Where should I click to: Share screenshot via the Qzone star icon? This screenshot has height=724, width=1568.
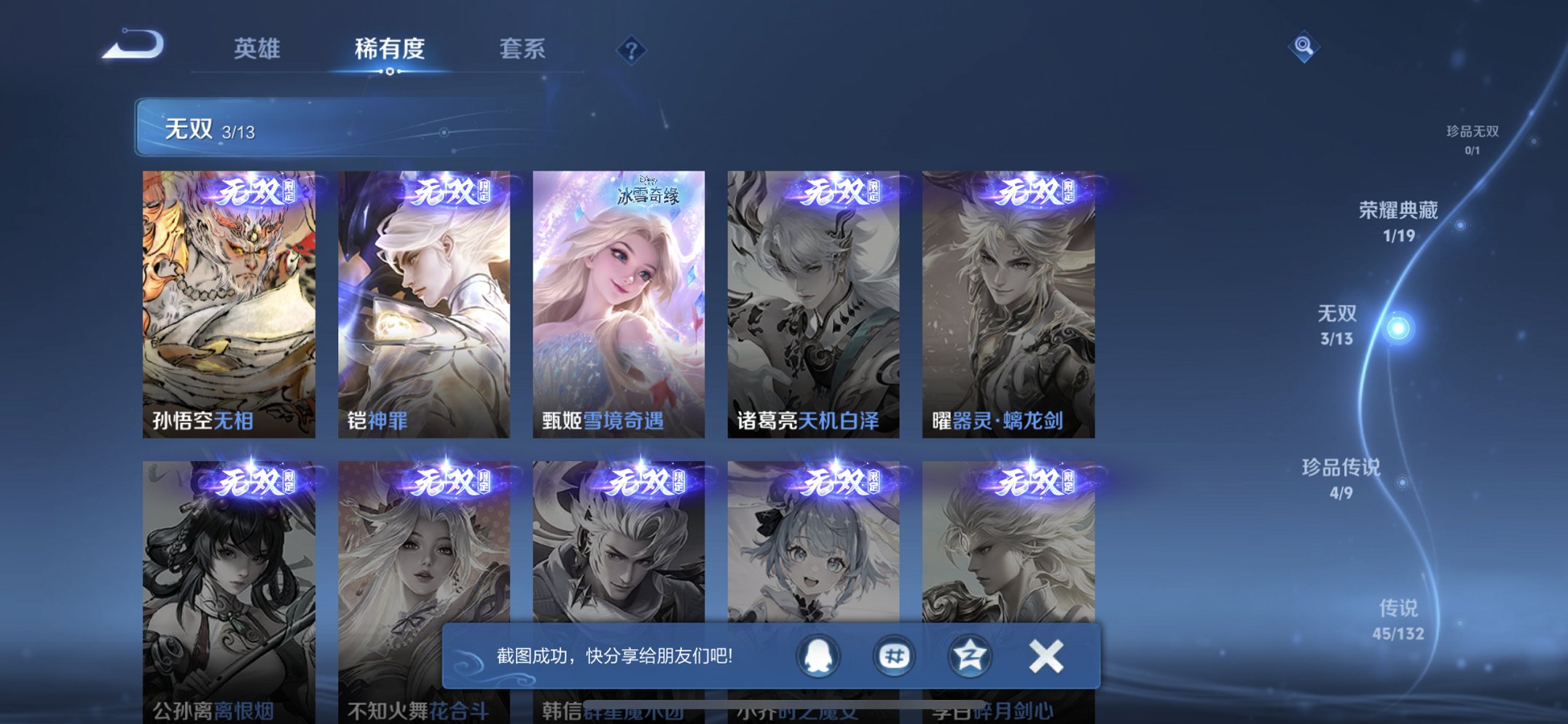click(x=968, y=656)
